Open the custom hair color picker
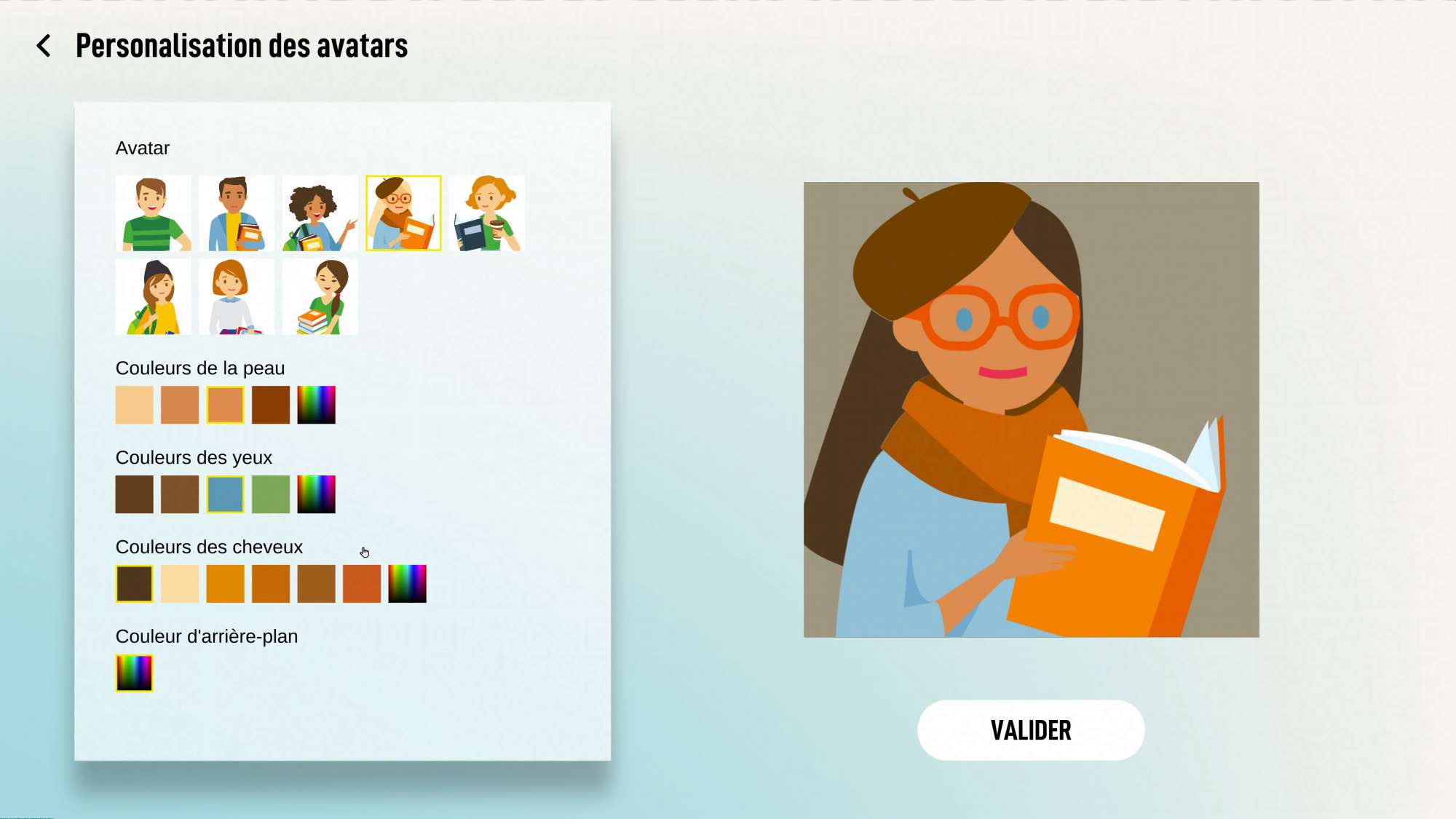This screenshot has width=1456, height=819. (x=407, y=584)
